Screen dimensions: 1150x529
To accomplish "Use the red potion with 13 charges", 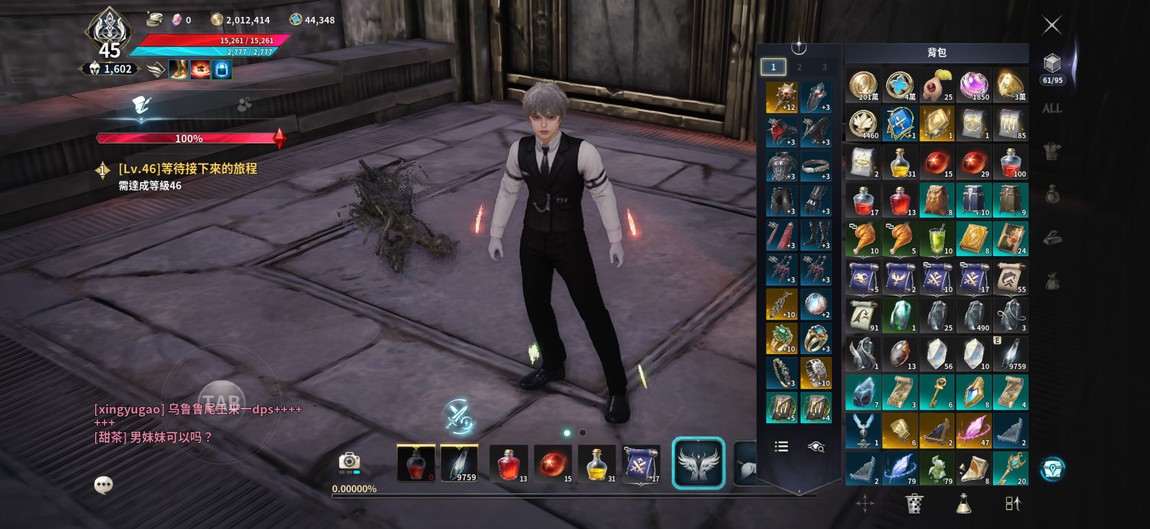I will (508, 464).
